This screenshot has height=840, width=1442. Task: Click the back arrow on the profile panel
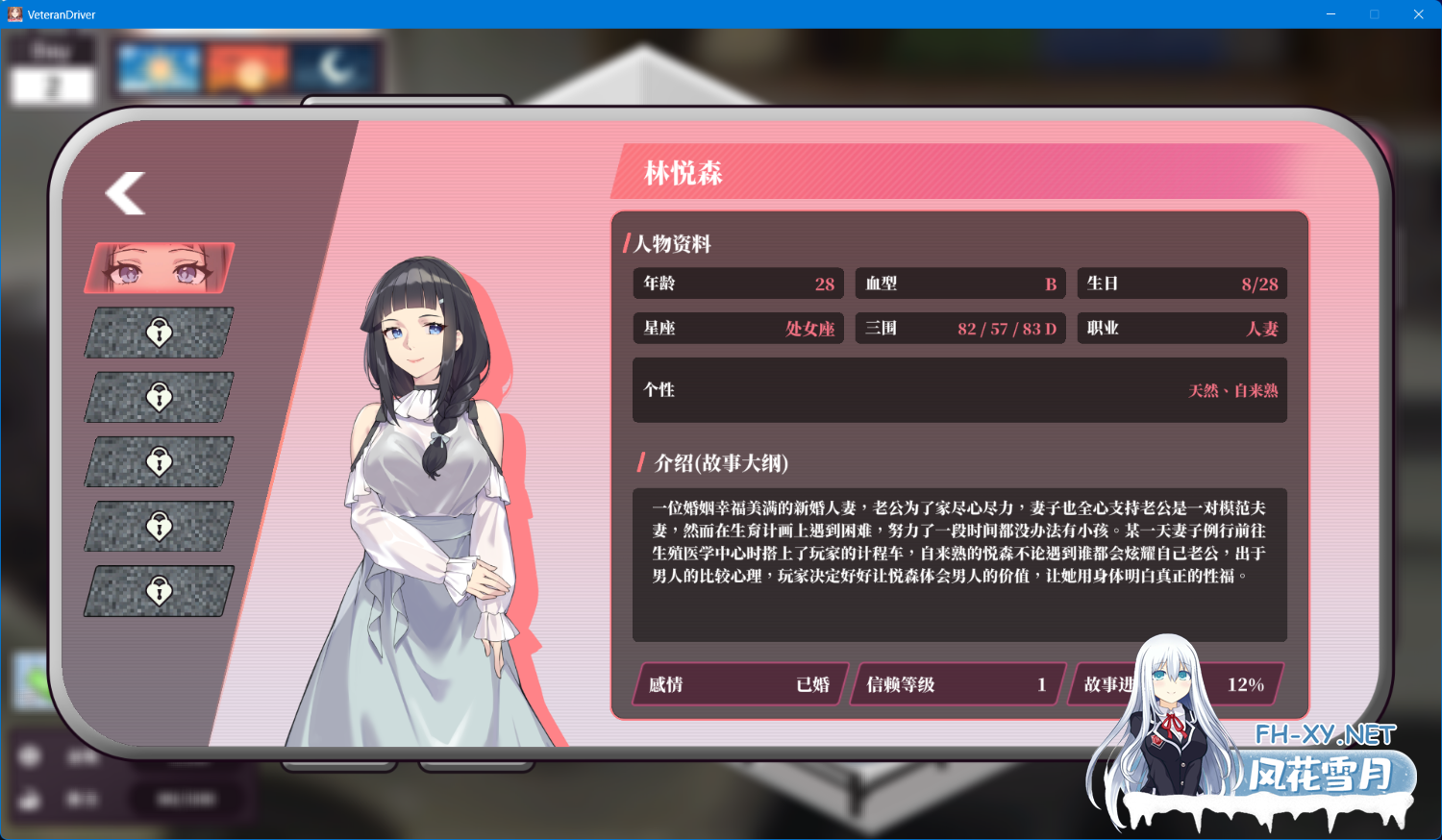(122, 193)
